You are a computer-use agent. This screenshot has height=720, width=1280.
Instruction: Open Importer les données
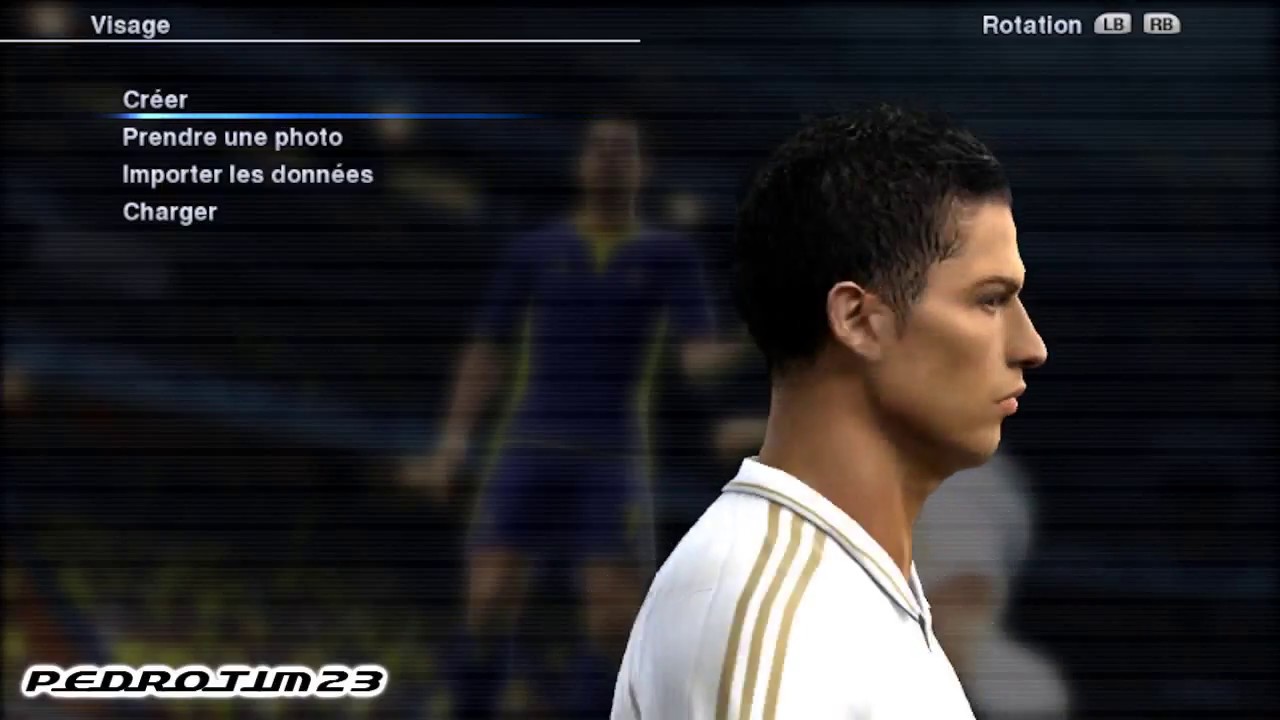coord(247,174)
